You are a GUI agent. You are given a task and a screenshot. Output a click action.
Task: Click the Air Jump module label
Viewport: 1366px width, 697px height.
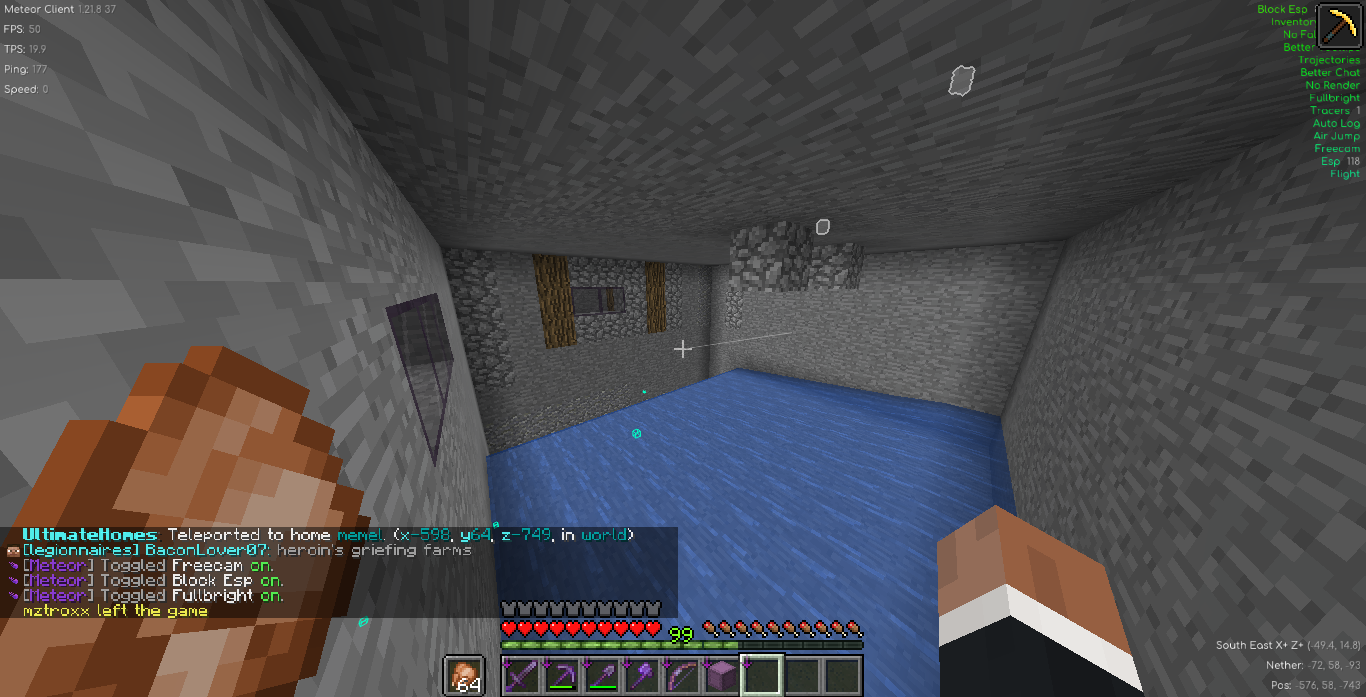point(1336,136)
